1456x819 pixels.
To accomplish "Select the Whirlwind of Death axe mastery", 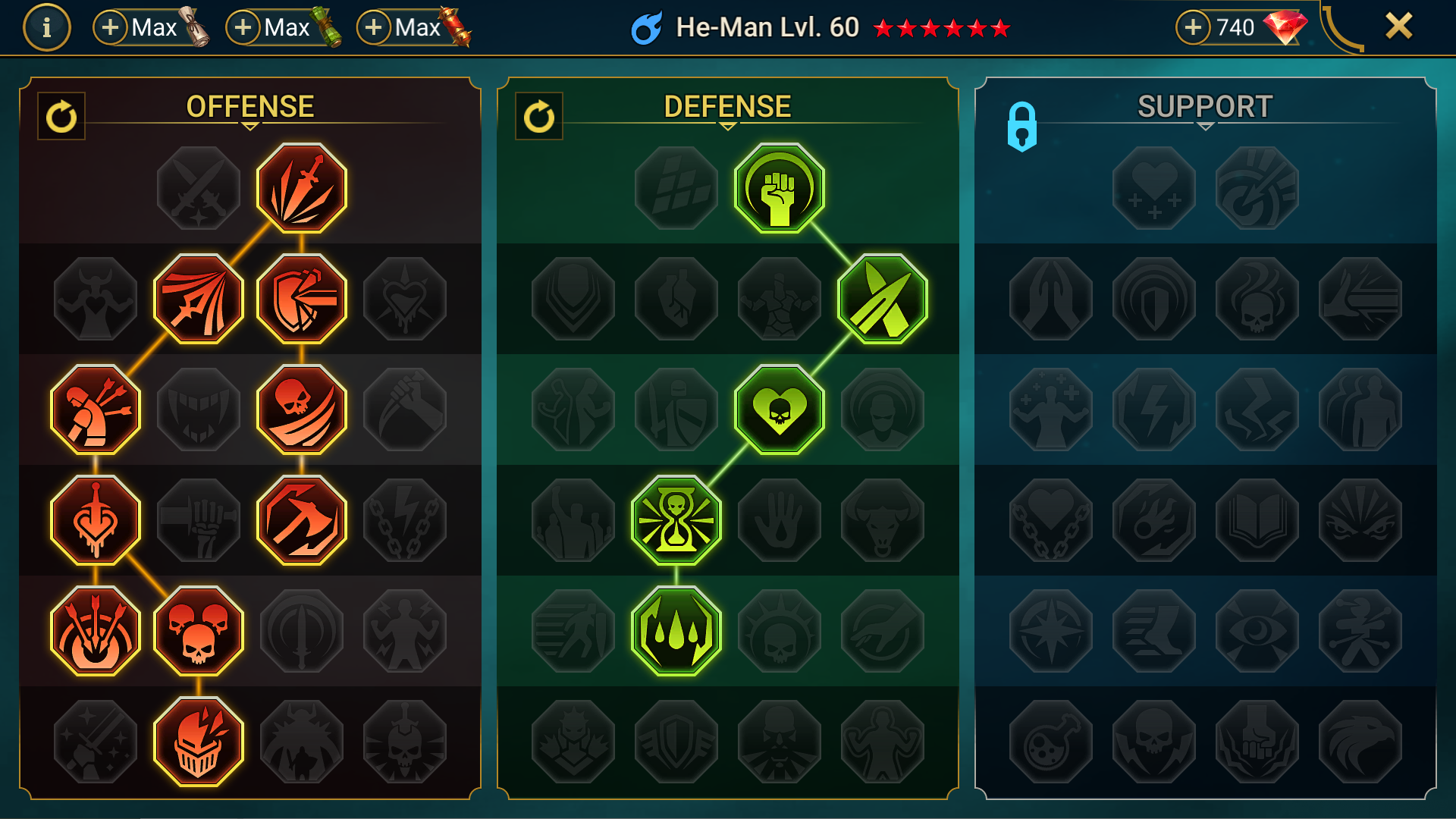I will coord(302,519).
